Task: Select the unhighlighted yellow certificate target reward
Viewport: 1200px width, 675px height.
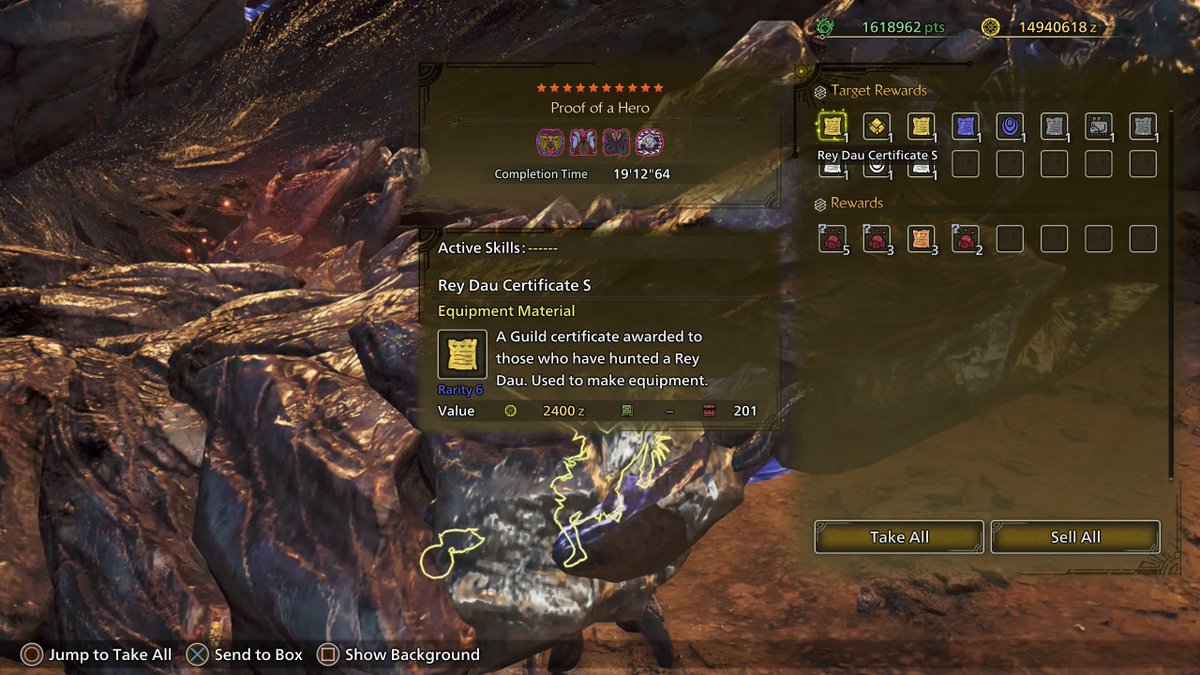Action: click(x=921, y=127)
